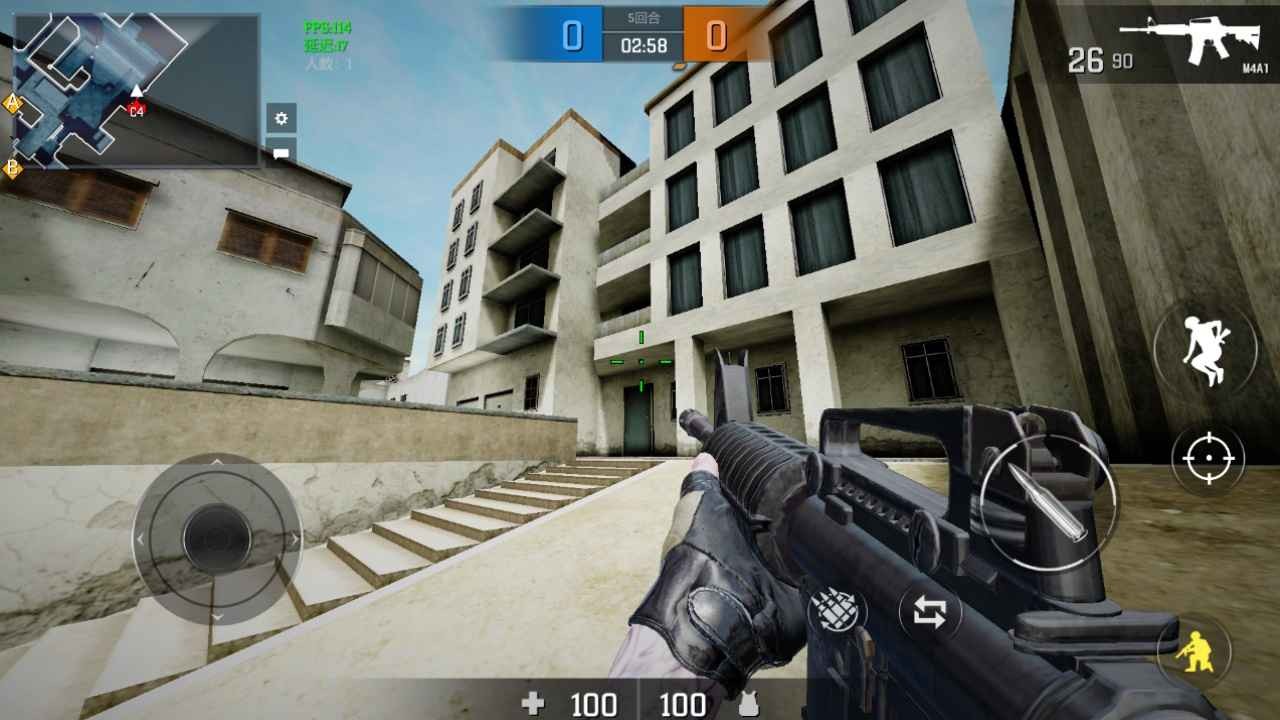Open the settings gear icon
This screenshot has height=720, width=1280.
[281, 117]
